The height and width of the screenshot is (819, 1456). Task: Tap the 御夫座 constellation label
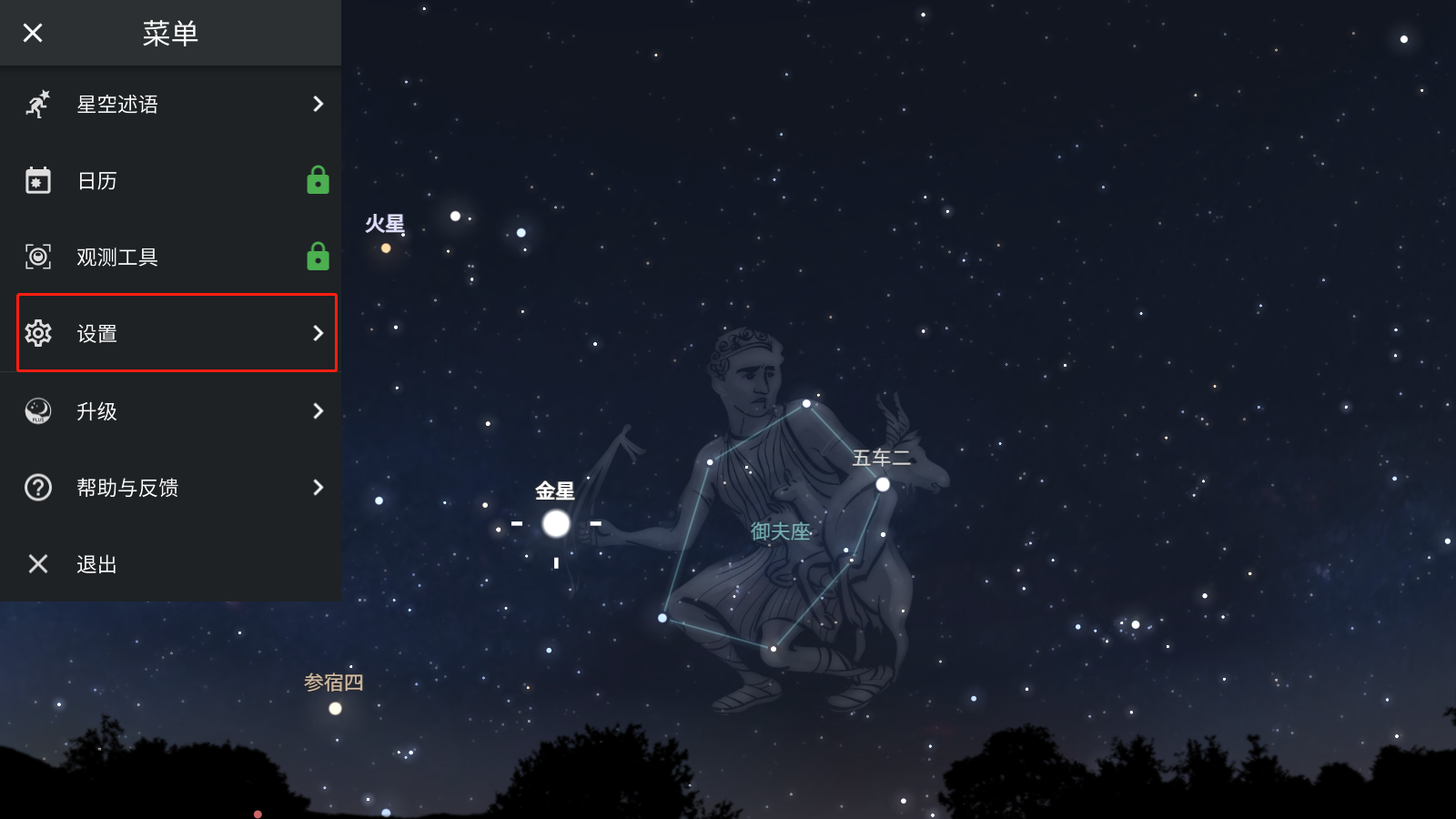coord(780,531)
